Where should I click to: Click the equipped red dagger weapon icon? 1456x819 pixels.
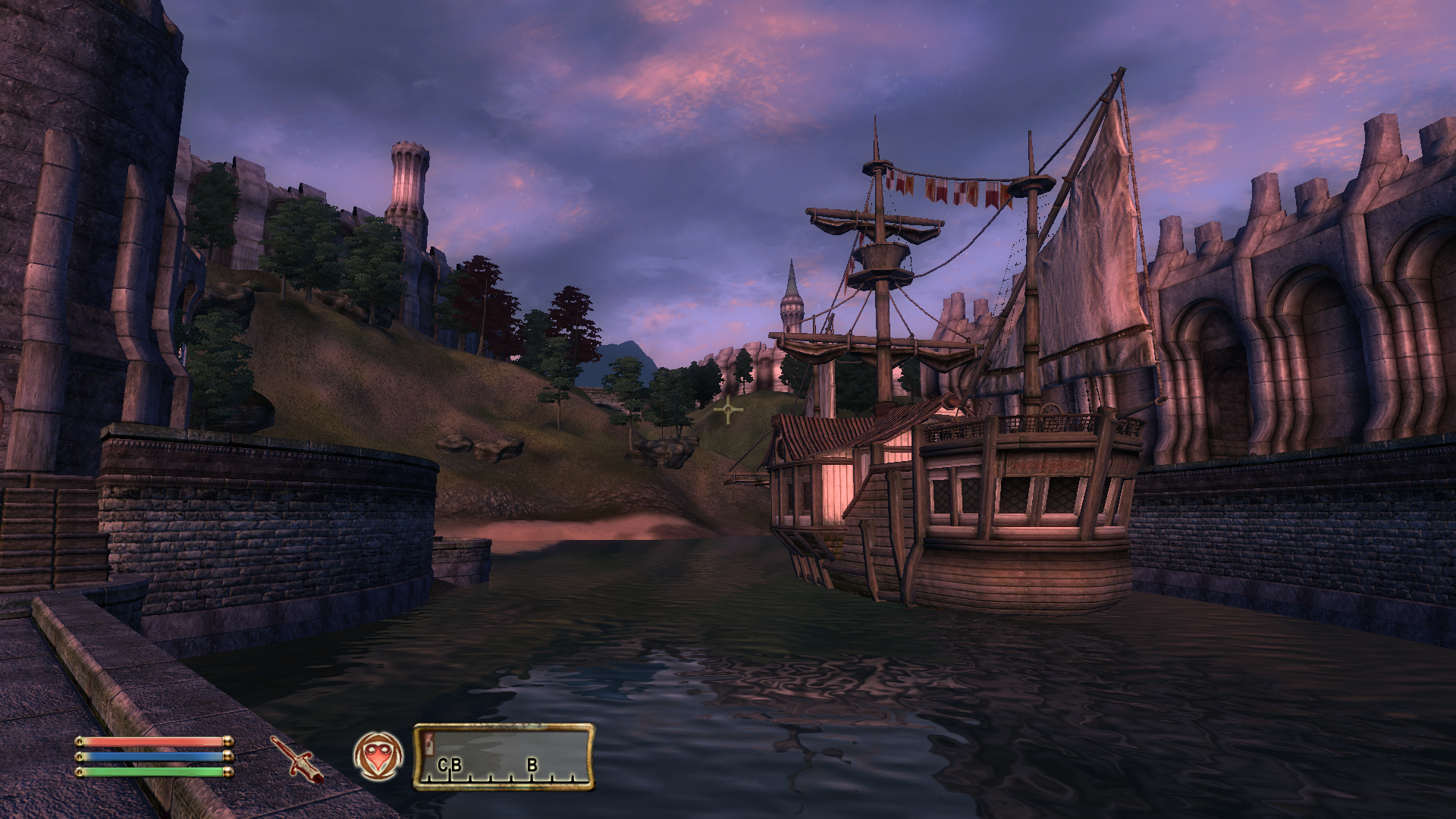[297, 759]
